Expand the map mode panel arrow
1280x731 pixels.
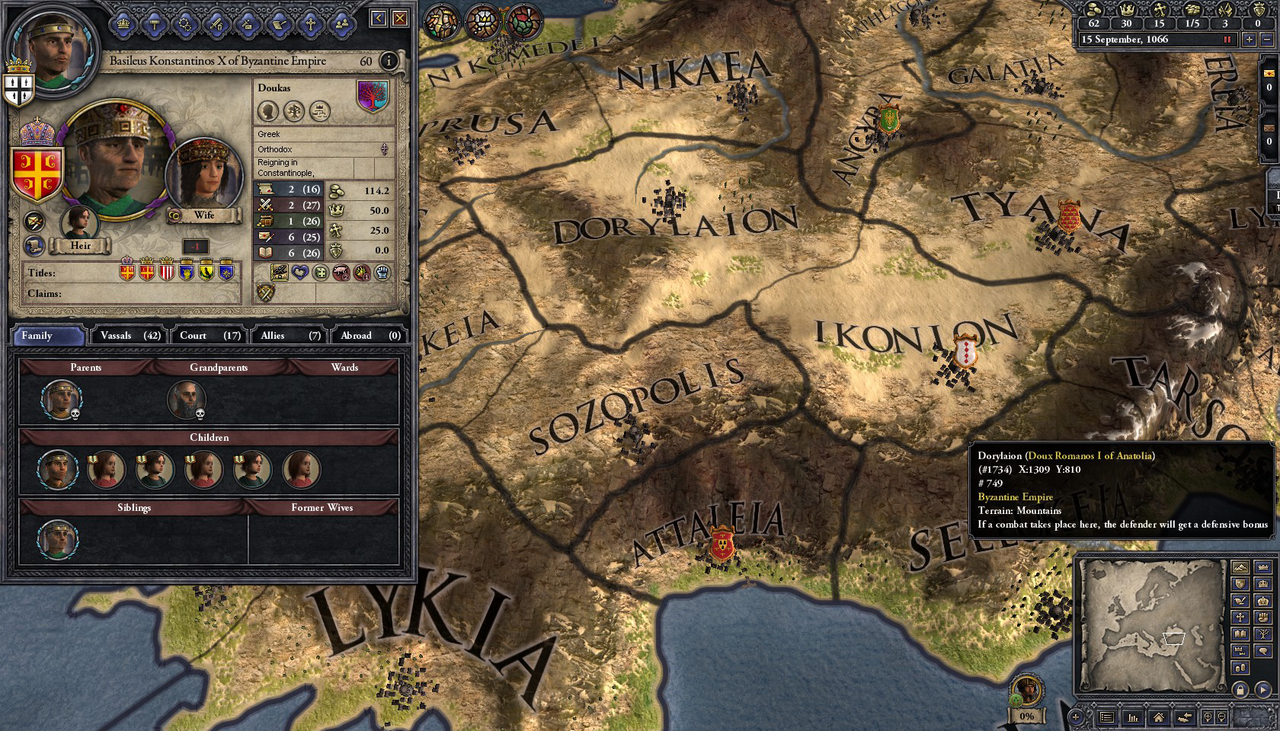click(x=1263, y=690)
